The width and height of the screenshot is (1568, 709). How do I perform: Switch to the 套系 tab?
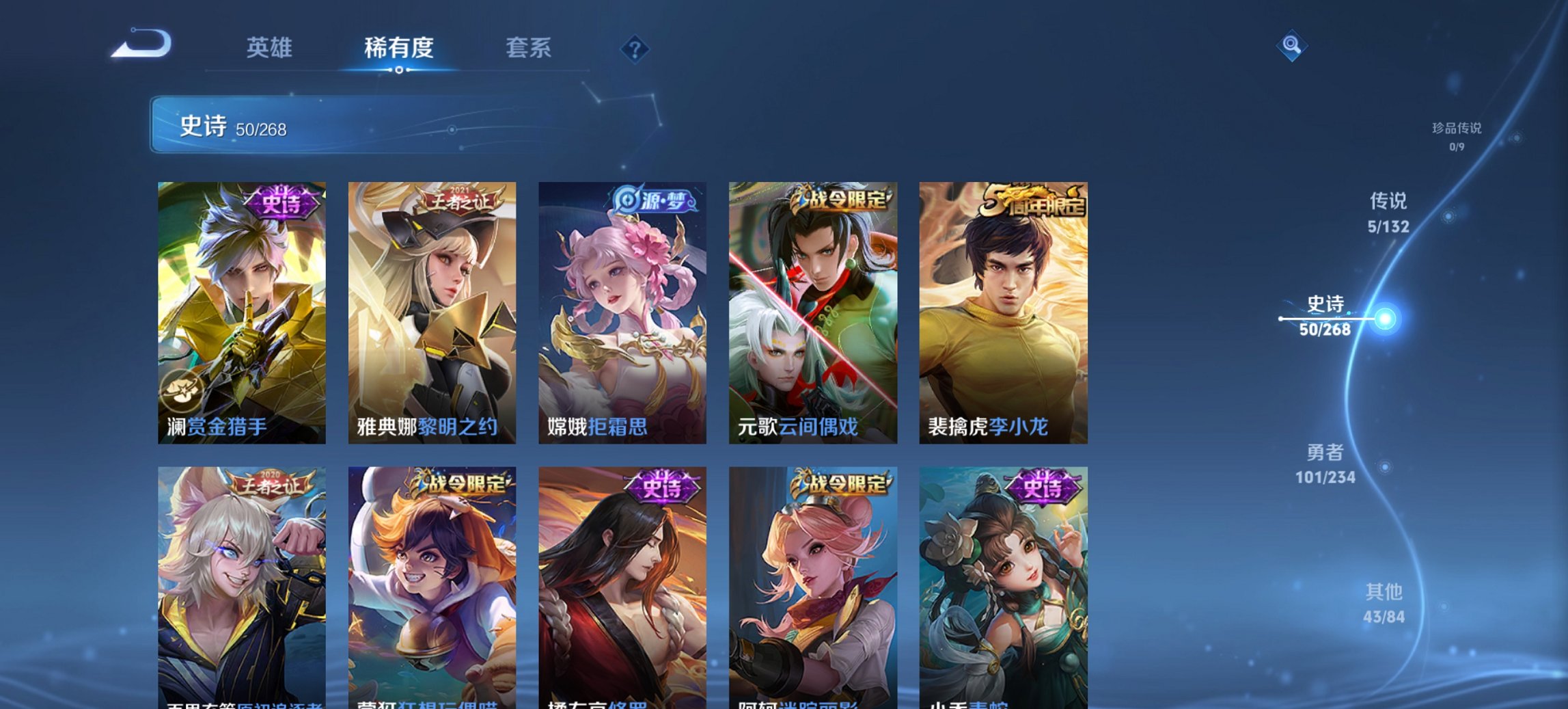coord(529,49)
